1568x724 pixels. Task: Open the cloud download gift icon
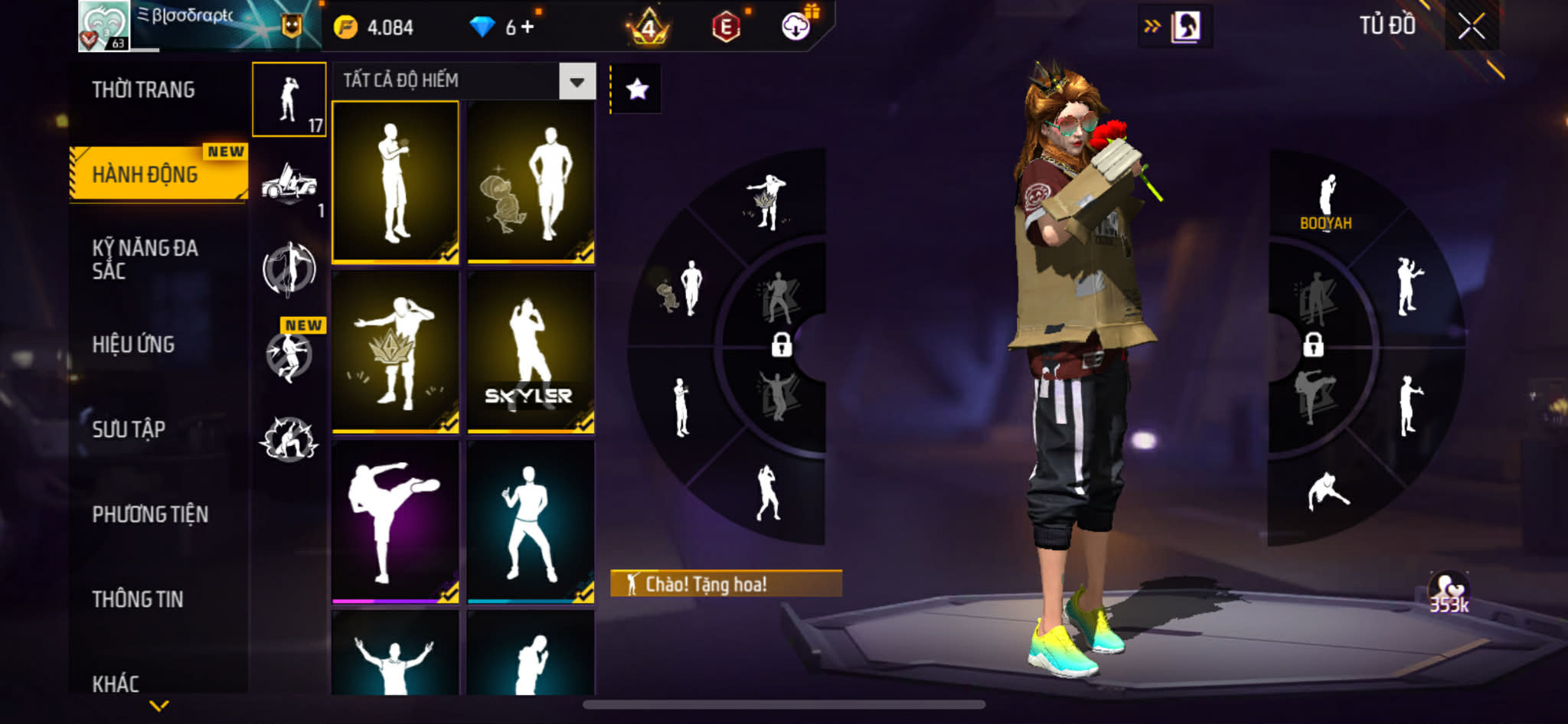796,26
